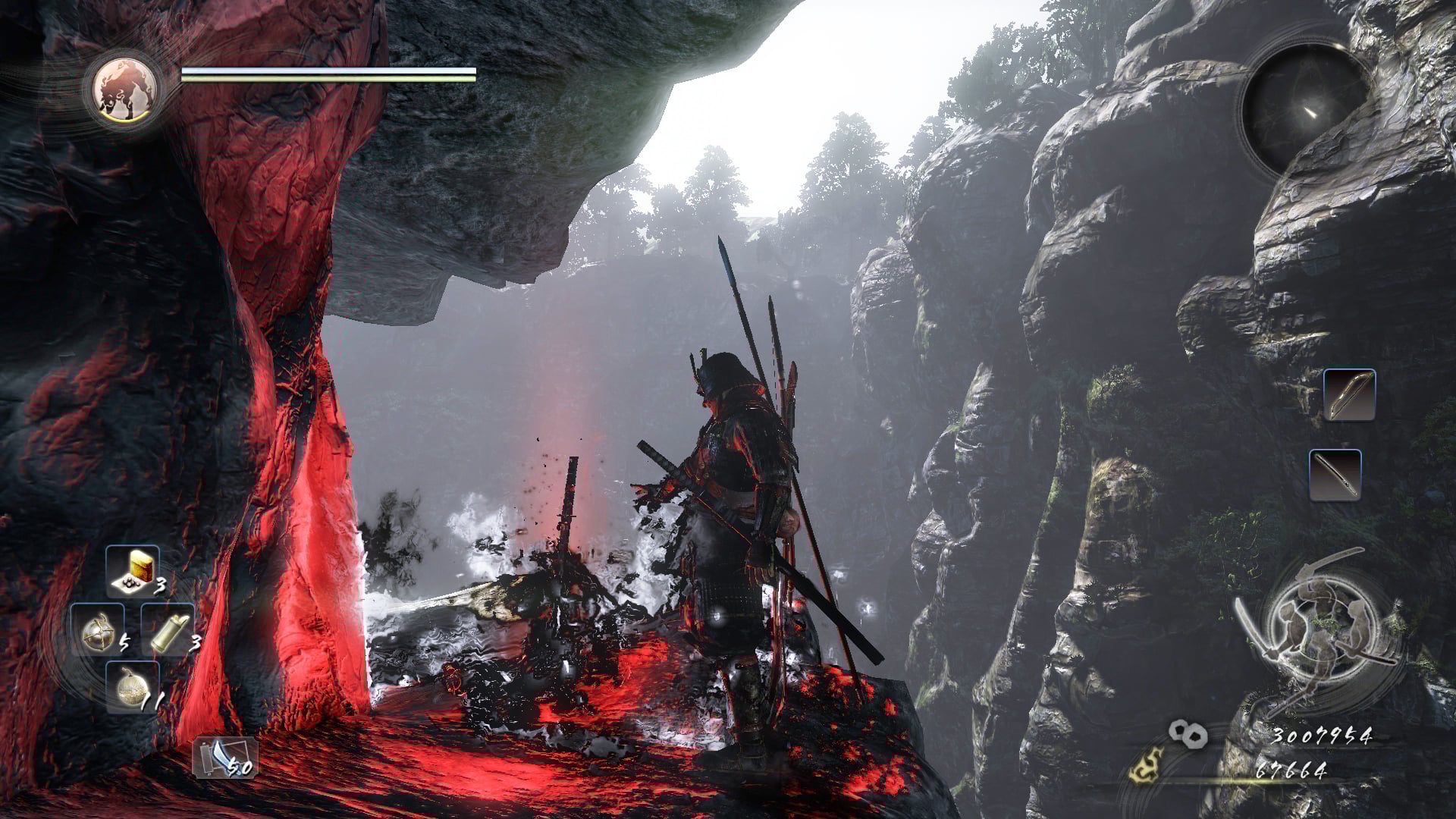Image resolution: width=1456 pixels, height=819 pixels.
Task: Select the bow ranged weapon slot
Action: (1349, 394)
